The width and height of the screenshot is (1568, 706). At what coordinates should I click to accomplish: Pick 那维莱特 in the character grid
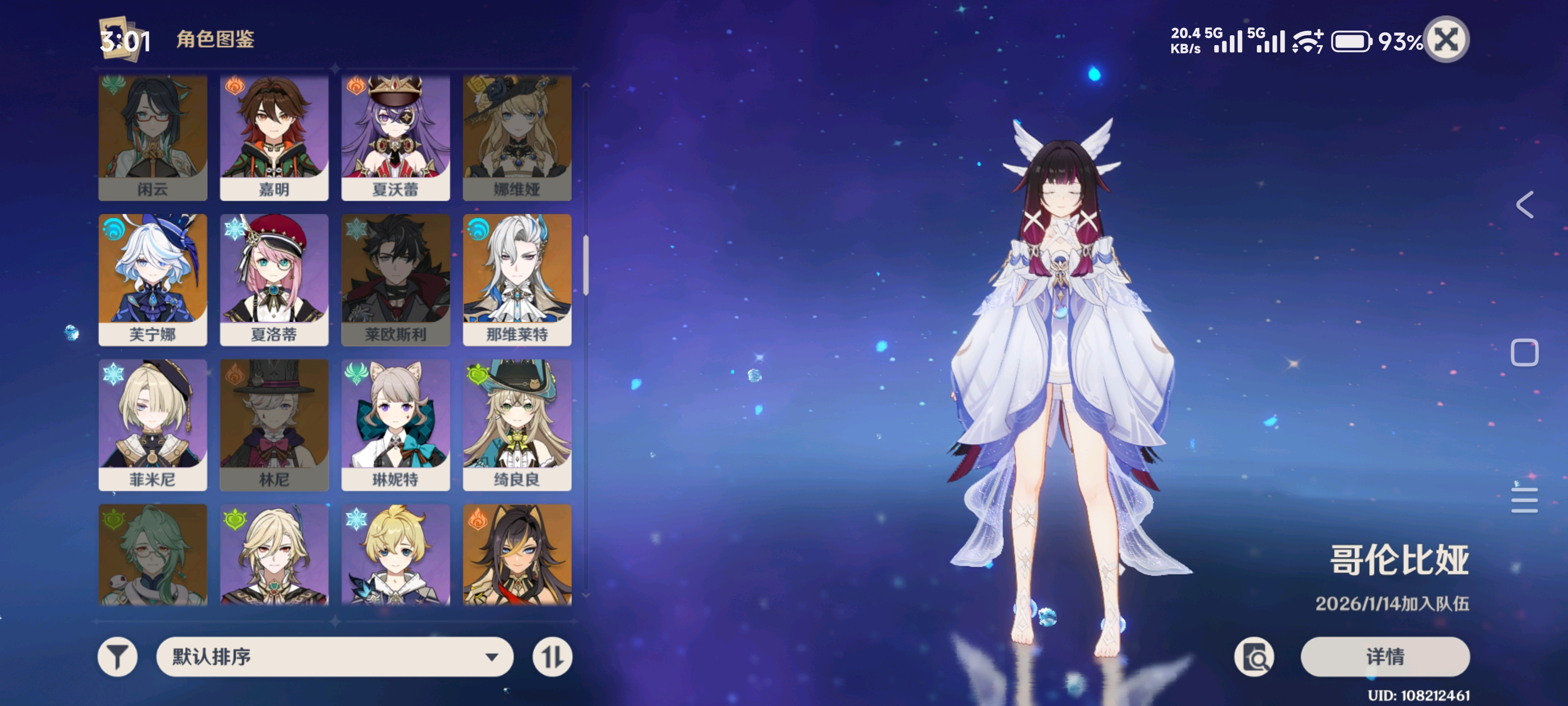coord(517,279)
